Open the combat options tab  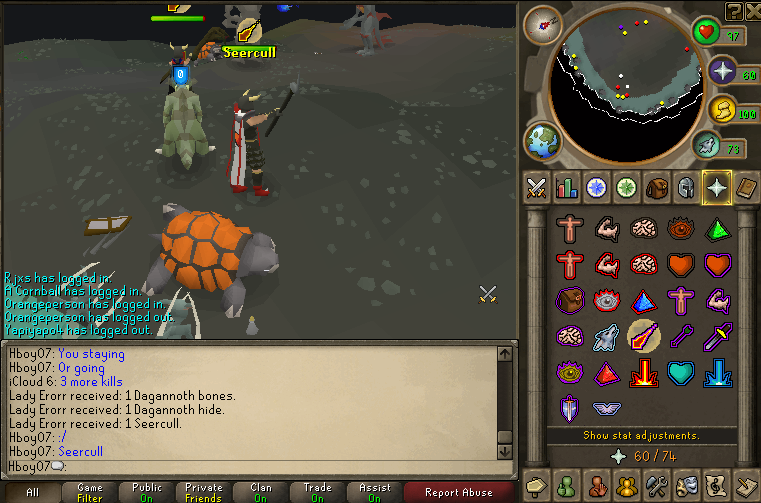537,187
